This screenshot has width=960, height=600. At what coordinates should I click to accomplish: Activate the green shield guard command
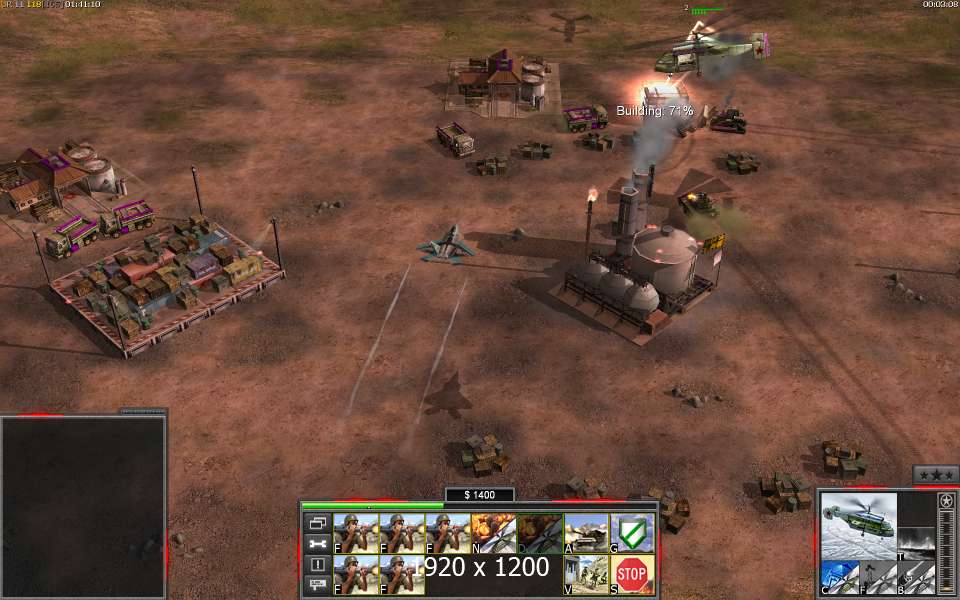point(631,533)
